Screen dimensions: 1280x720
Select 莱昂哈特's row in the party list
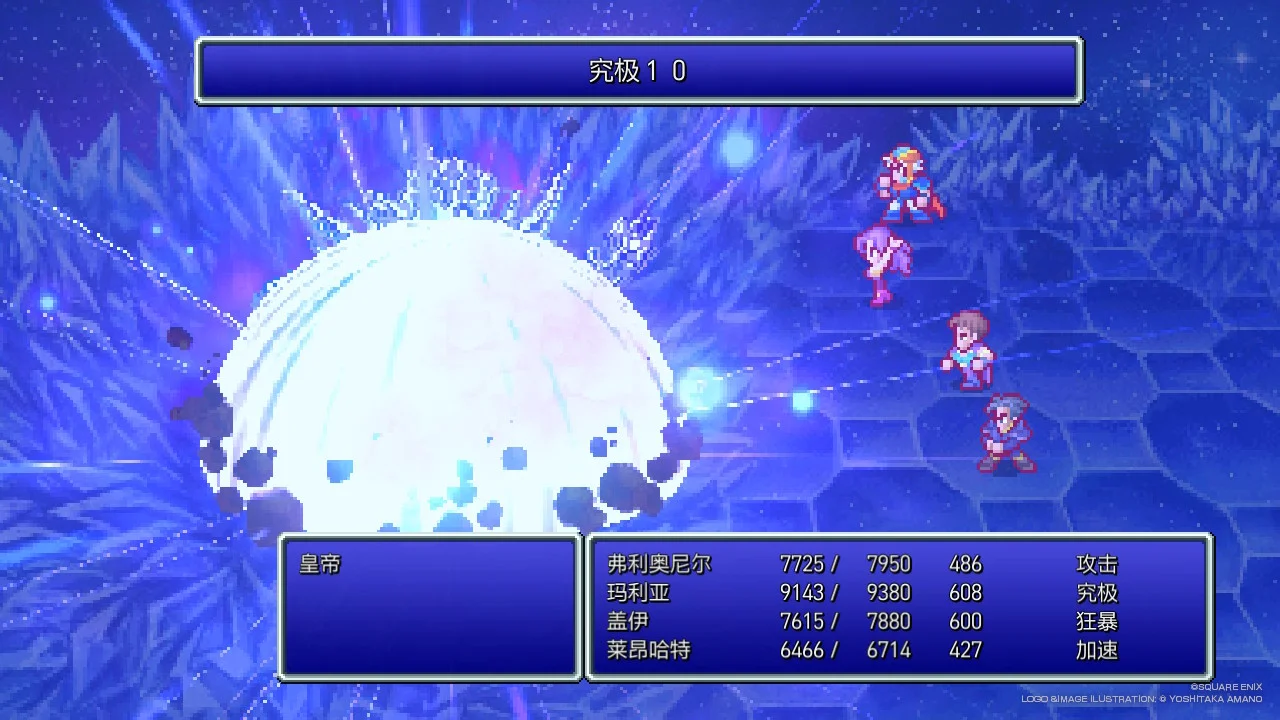click(648, 650)
